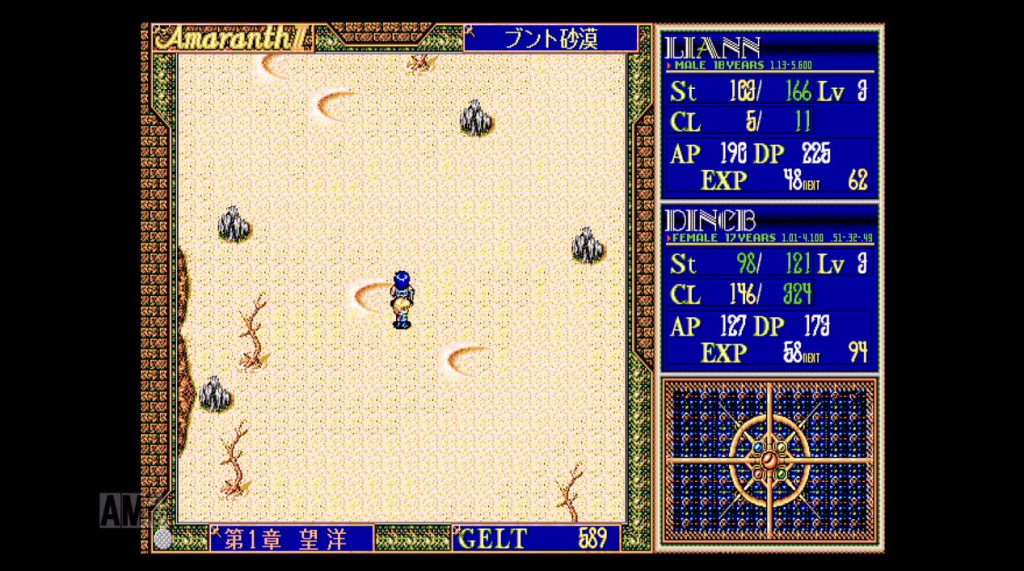
Task: Click the ornate compass emblem panel
Action: (x=768, y=461)
